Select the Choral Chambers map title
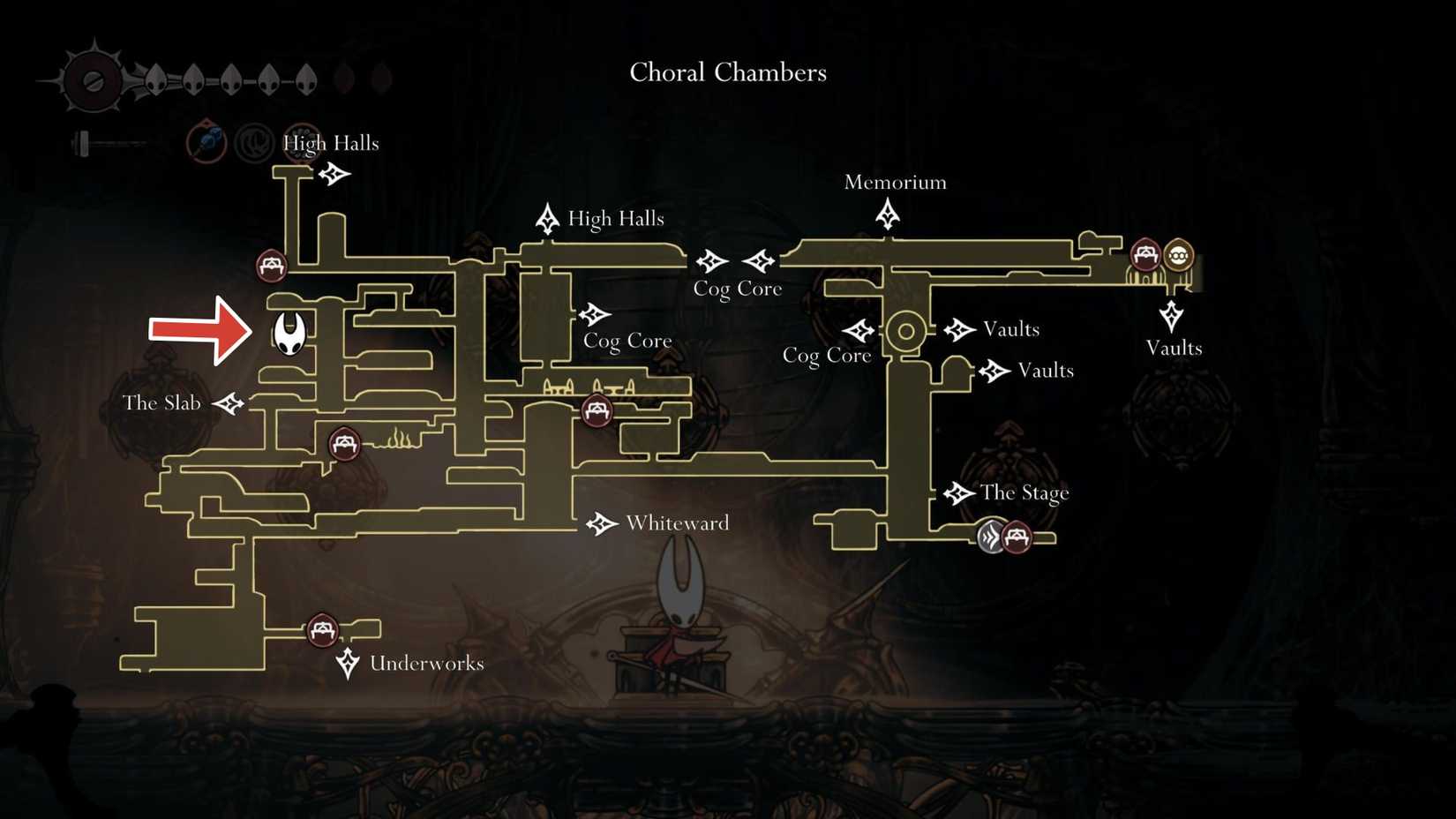The width and height of the screenshot is (1456, 819). [x=727, y=72]
